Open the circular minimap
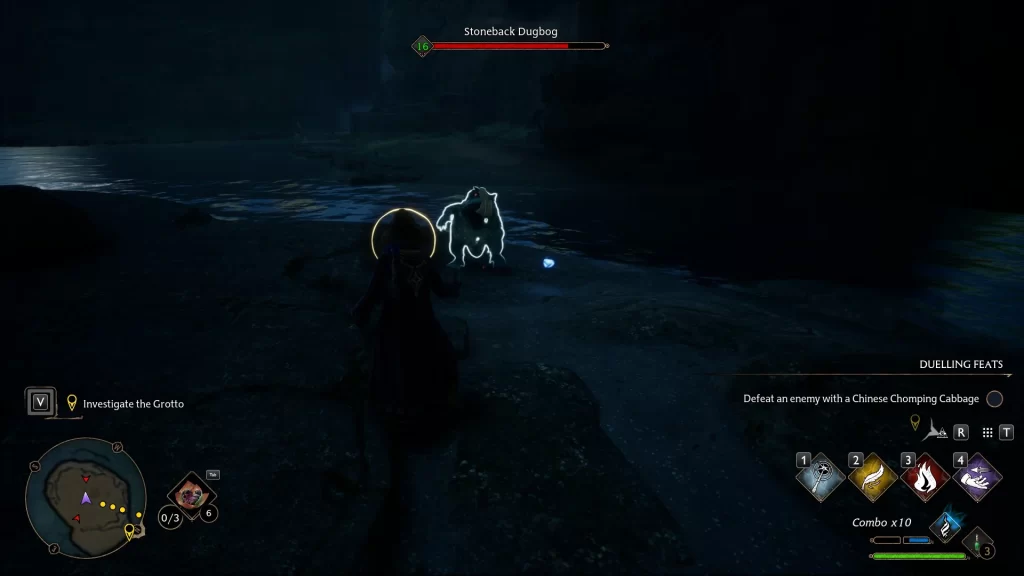The height and width of the screenshot is (576, 1024). coord(85,497)
